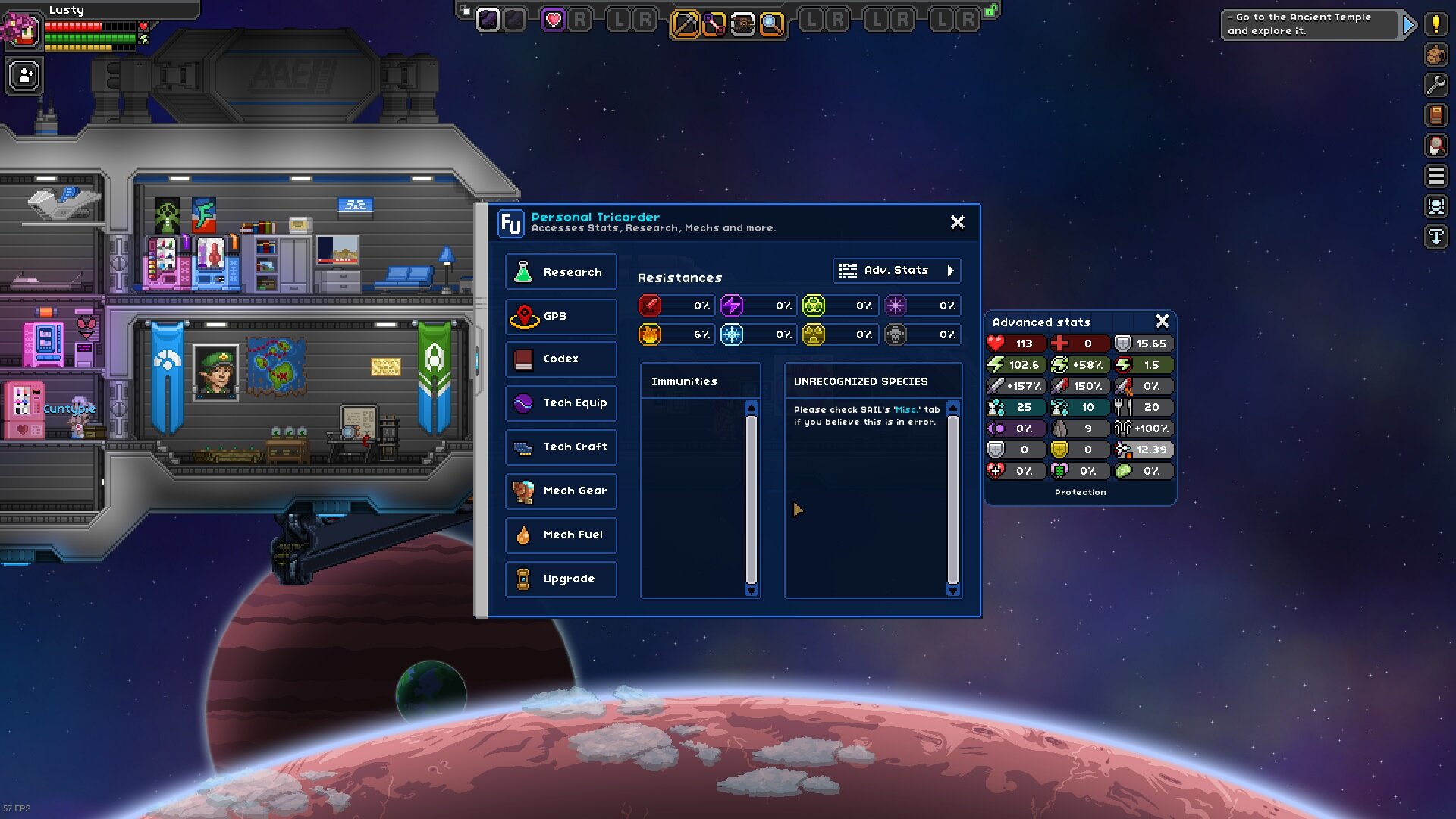
Task: Open the character portrait menu
Action: (24, 32)
